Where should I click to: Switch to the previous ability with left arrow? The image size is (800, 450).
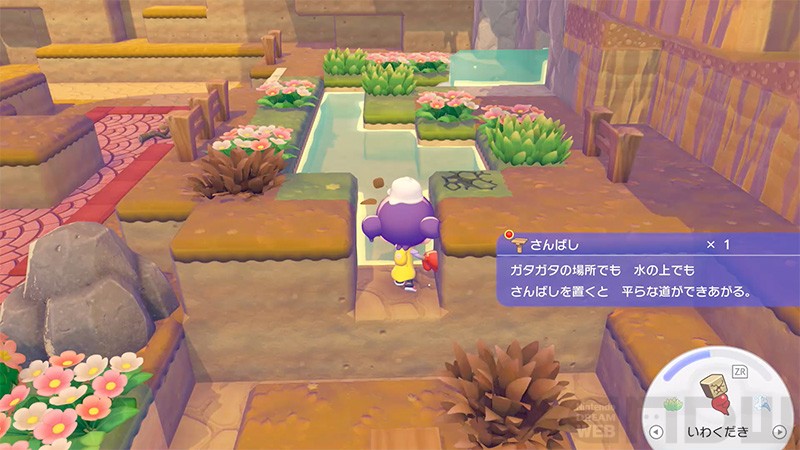657,433
